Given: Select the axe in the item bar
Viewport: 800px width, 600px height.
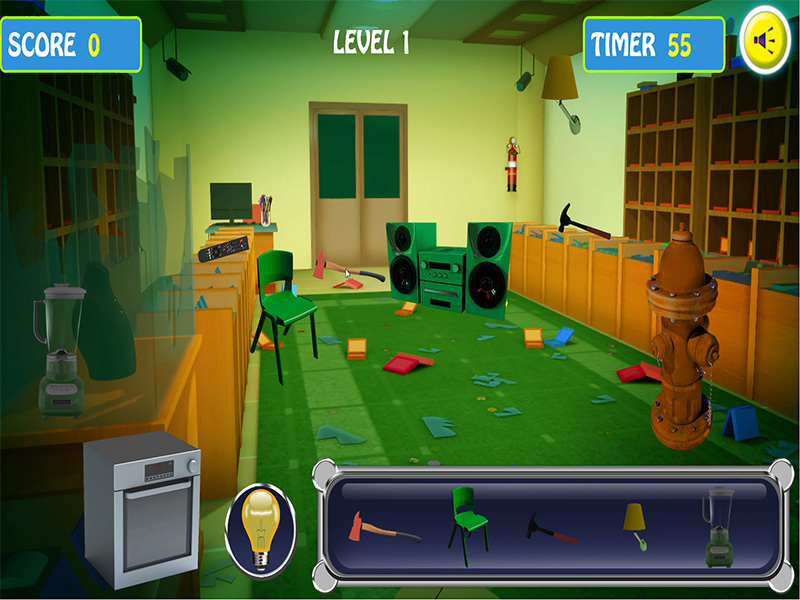Looking at the screenshot, I should [x=380, y=527].
